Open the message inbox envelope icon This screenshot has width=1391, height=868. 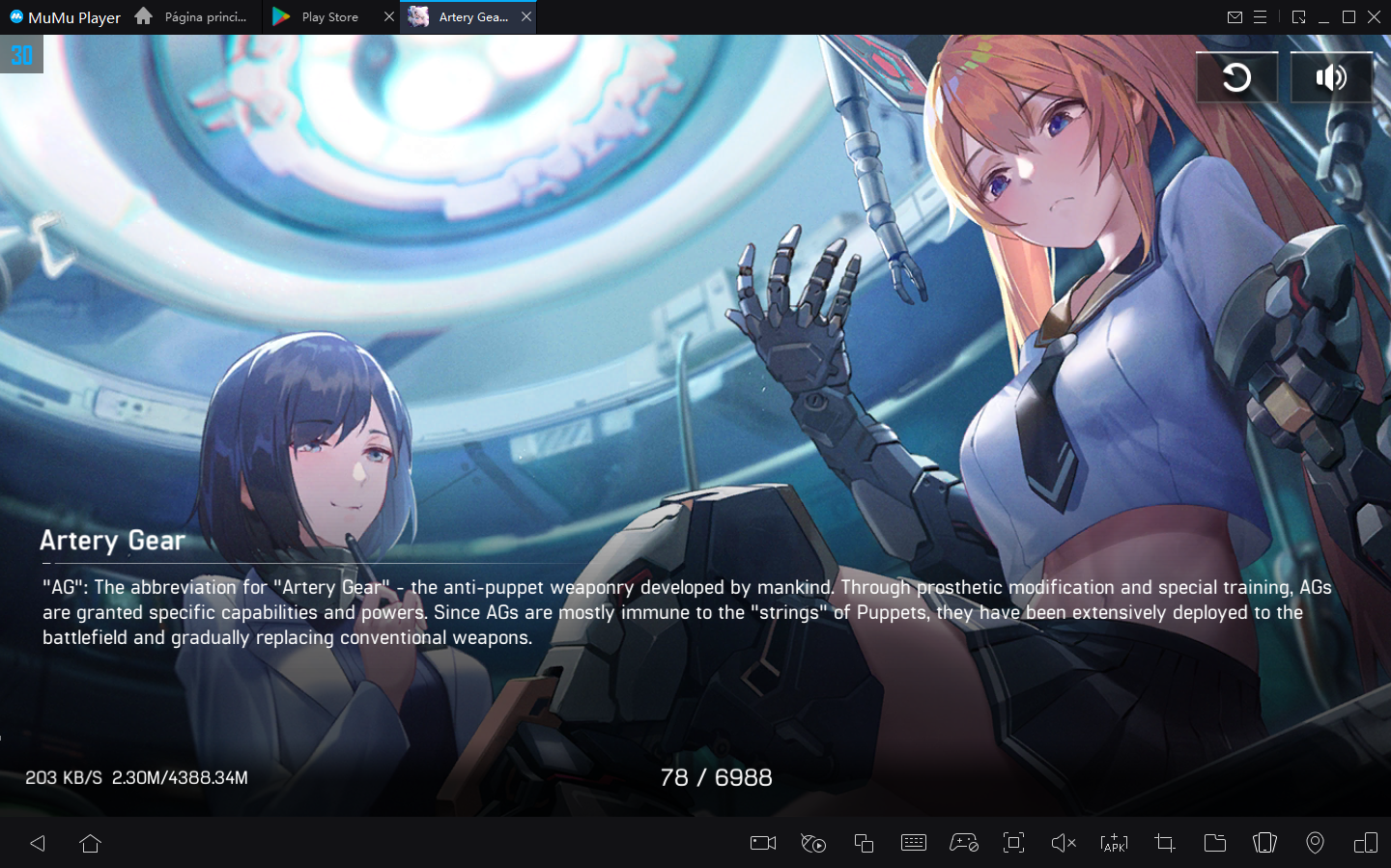point(1234,16)
